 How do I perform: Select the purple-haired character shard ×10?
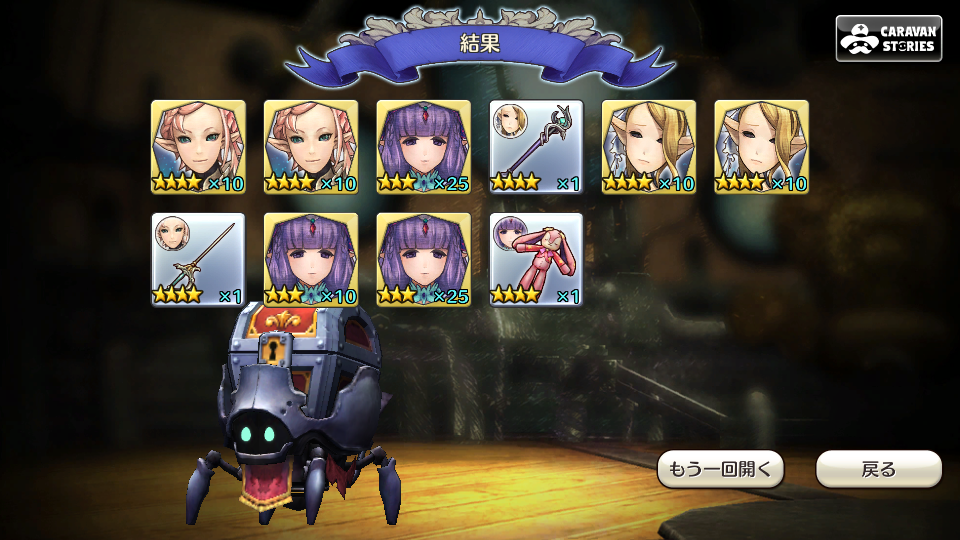[311, 260]
